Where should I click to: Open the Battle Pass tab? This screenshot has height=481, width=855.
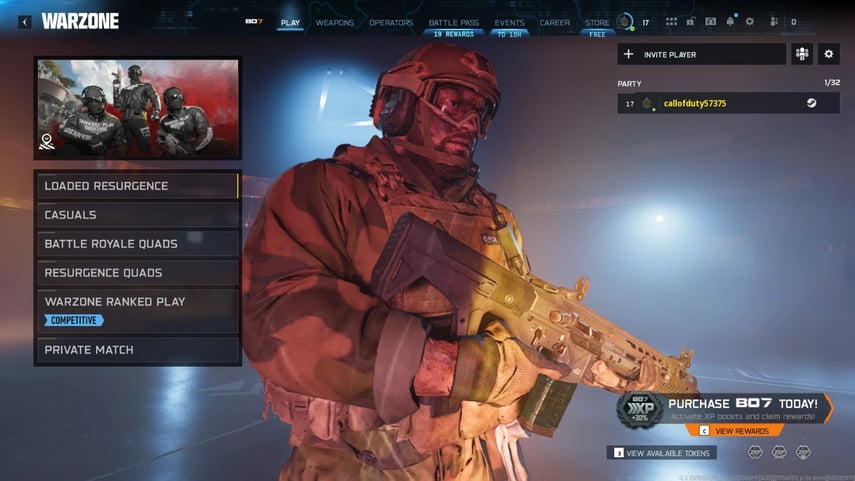[x=451, y=22]
